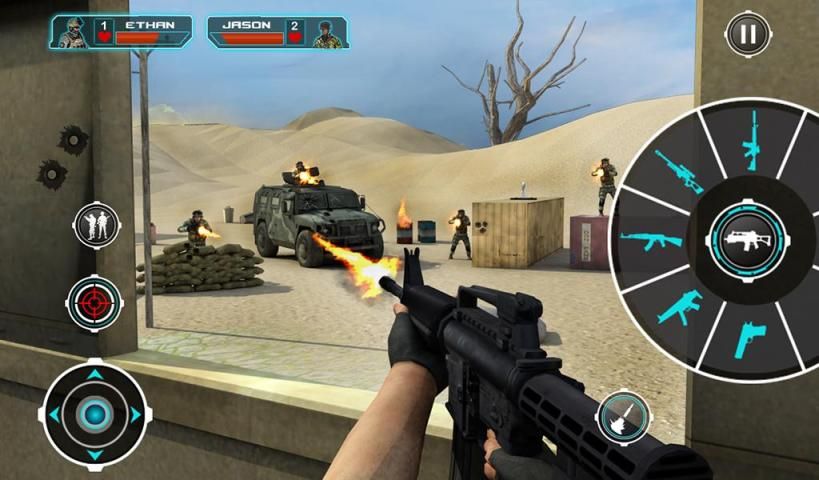The width and height of the screenshot is (819, 480).
Task: Tap the white rifle icon in wheel center
Action: point(749,240)
